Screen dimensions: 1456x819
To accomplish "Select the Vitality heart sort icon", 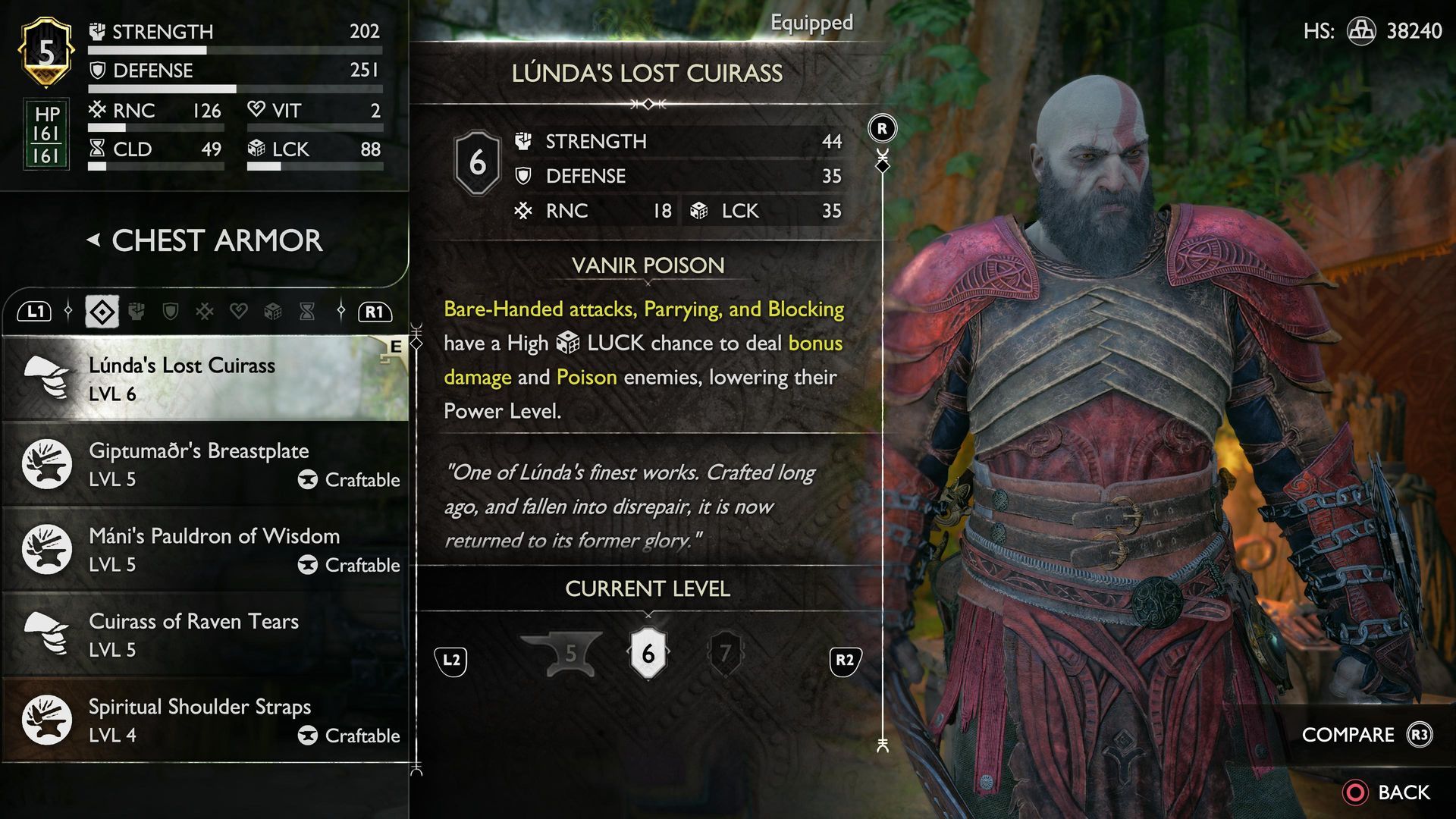I will click(x=239, y=312).
